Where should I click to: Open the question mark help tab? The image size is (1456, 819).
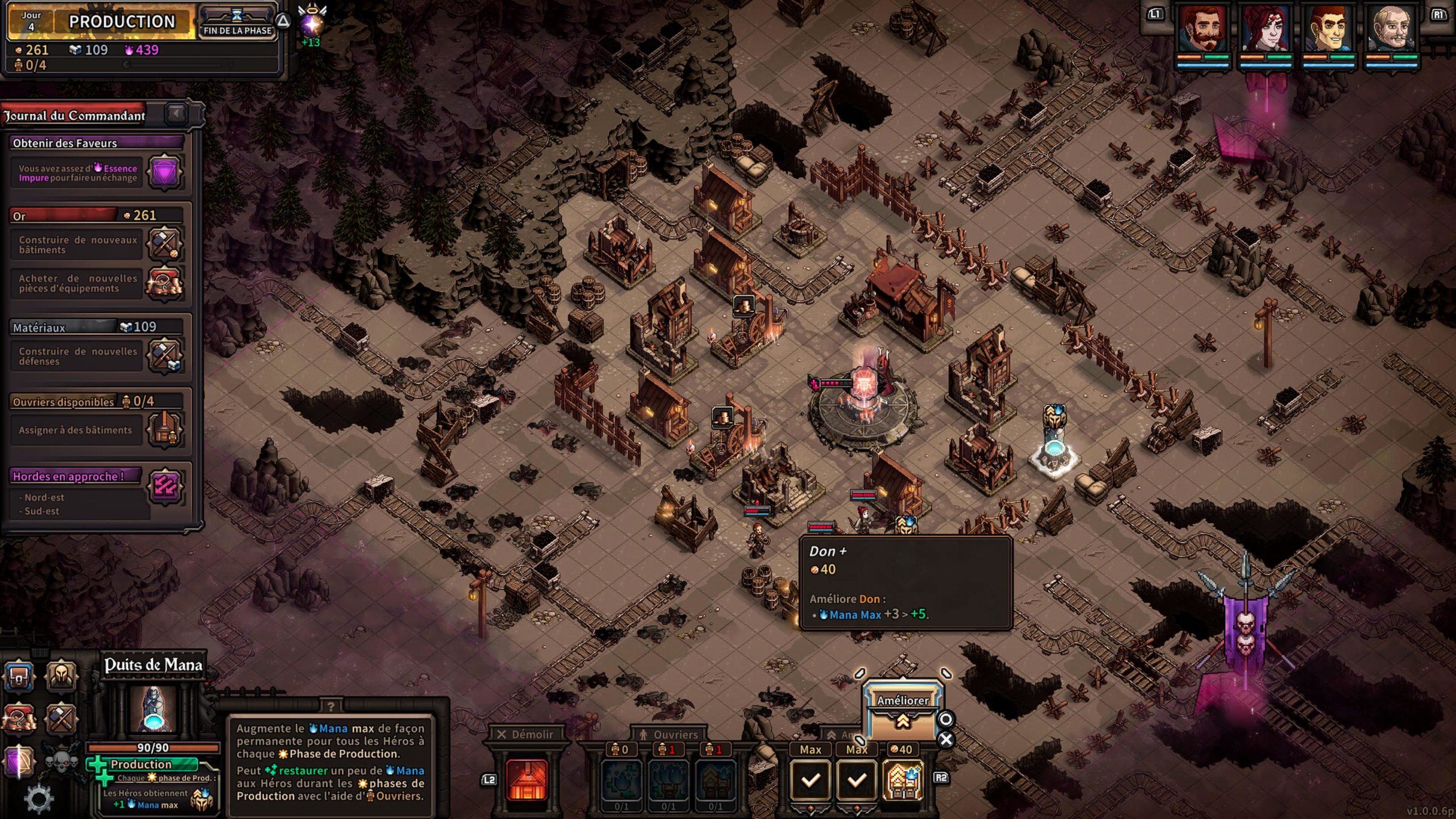point(330,706)
